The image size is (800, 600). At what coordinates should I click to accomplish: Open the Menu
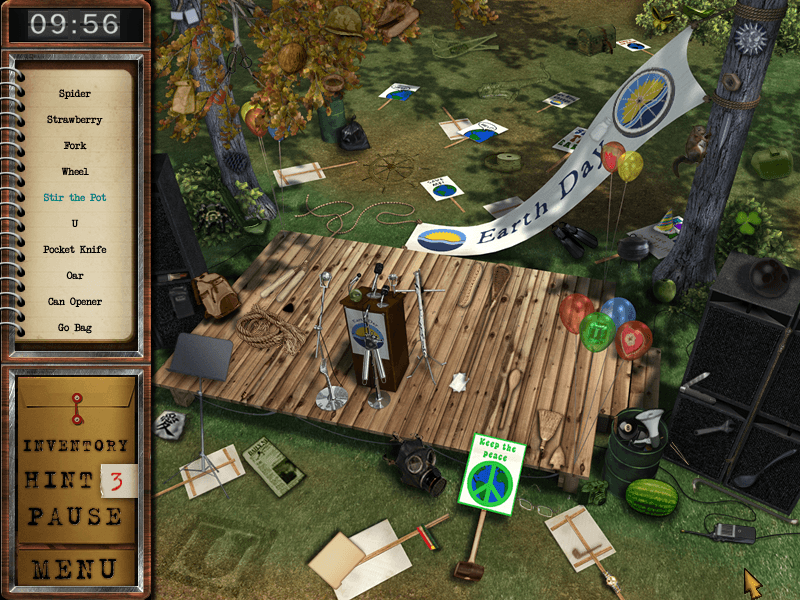[x=76, y=569]
